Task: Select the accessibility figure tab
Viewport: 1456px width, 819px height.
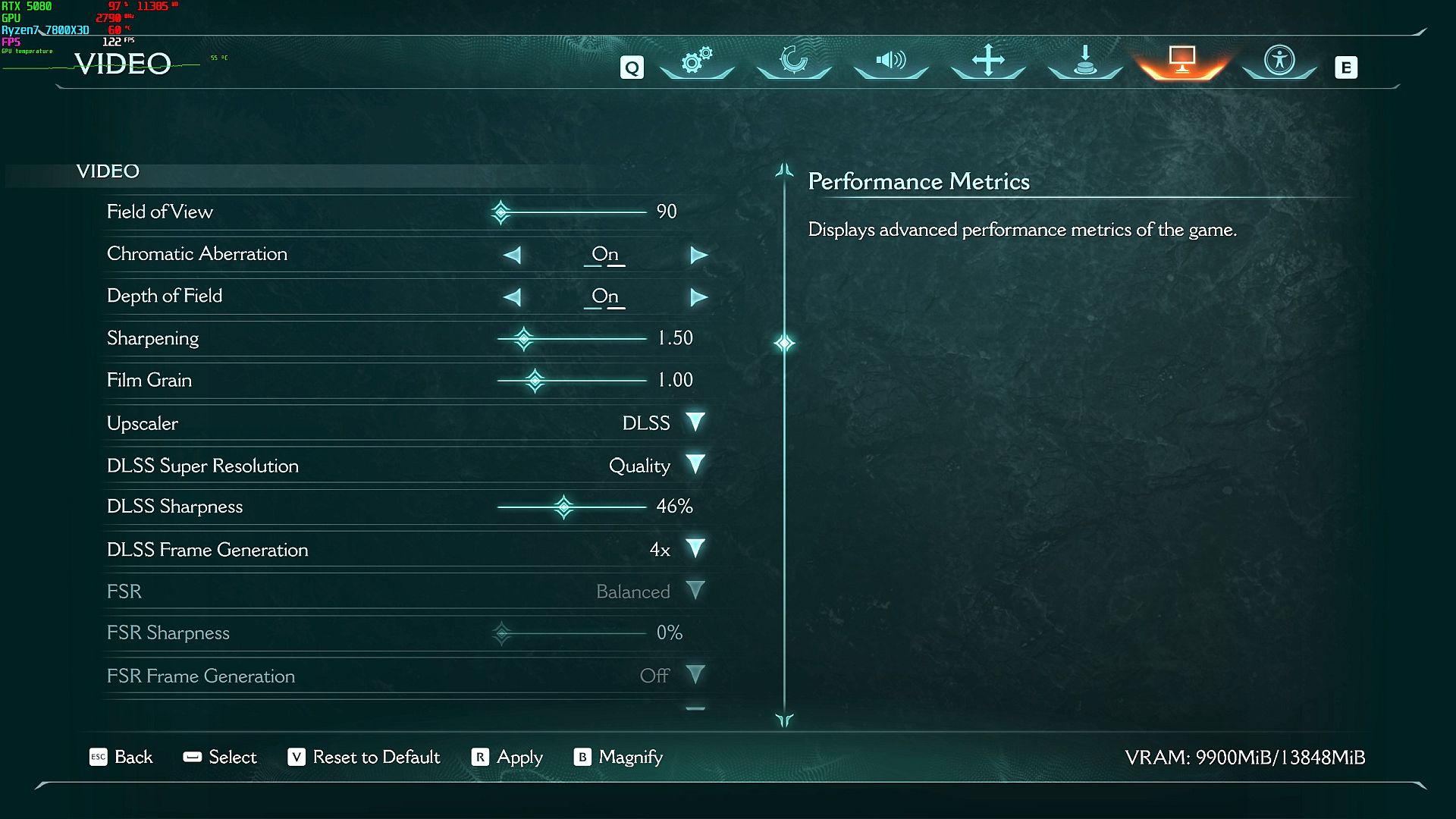Action: coord(1279,61)
